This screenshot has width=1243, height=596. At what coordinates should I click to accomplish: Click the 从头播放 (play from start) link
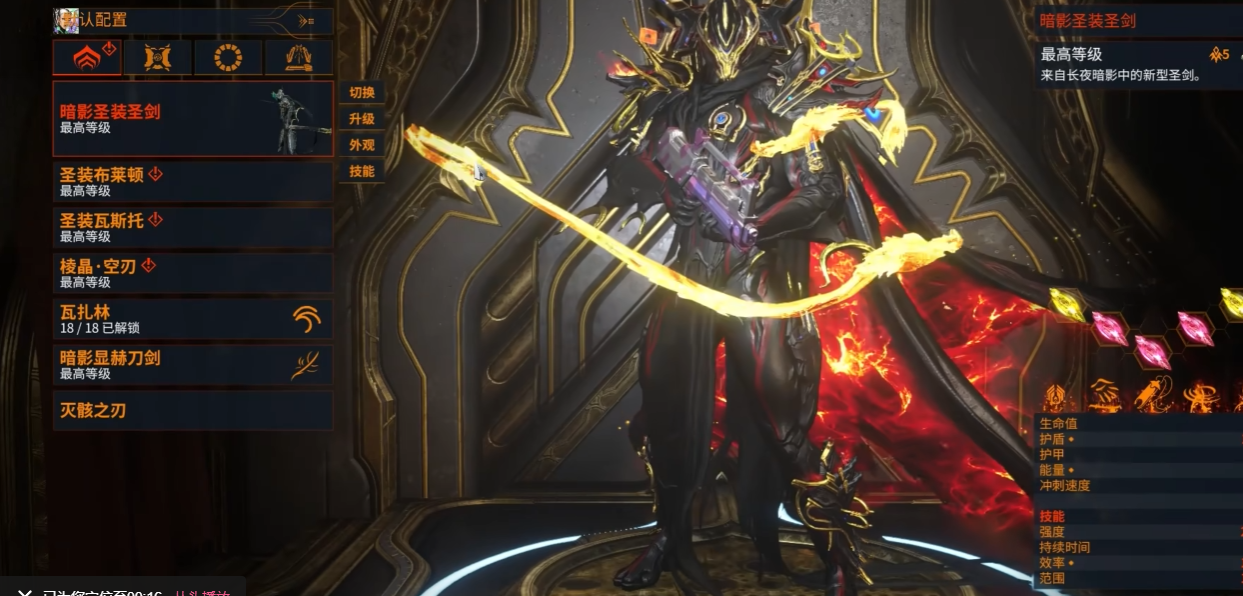pos(202,592)
